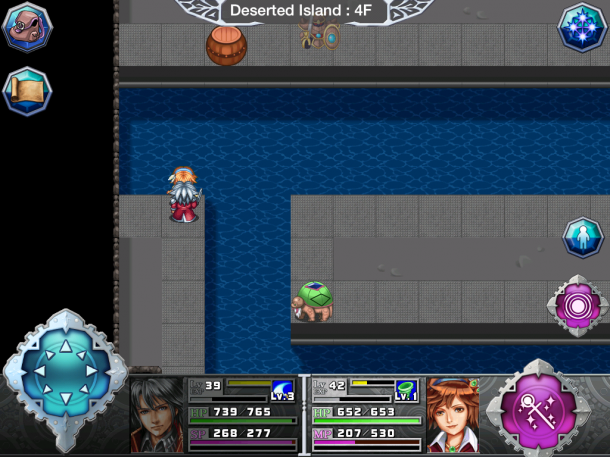
Task: Select the dark-haired hero portrait
Action: [157, 416]
